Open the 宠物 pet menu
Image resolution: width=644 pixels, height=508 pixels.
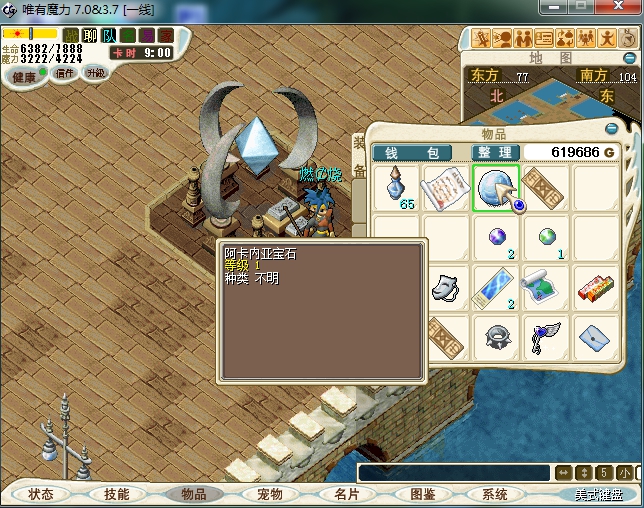click(270, 494)
